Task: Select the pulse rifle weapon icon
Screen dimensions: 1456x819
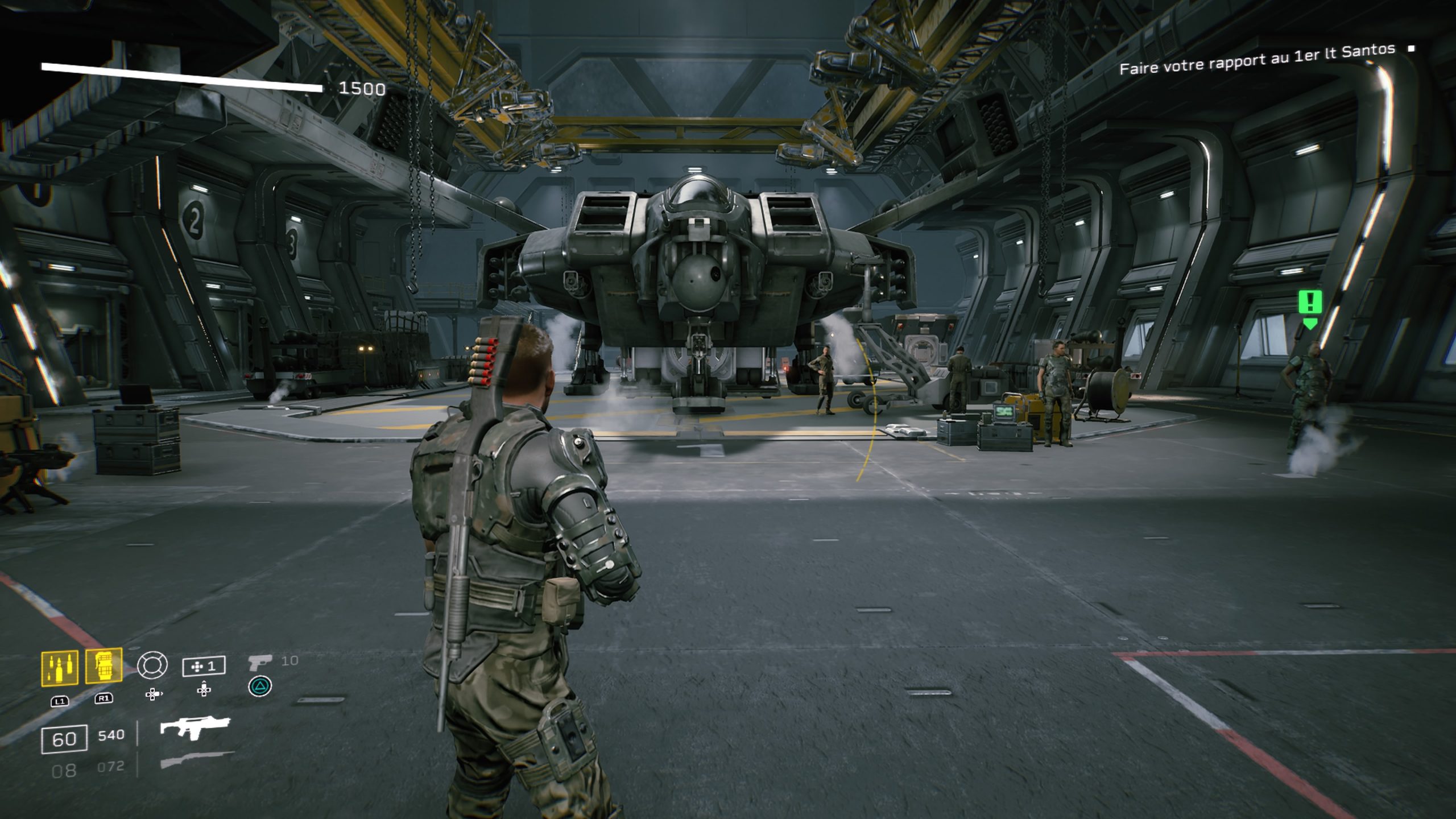Action: (195, 729)
